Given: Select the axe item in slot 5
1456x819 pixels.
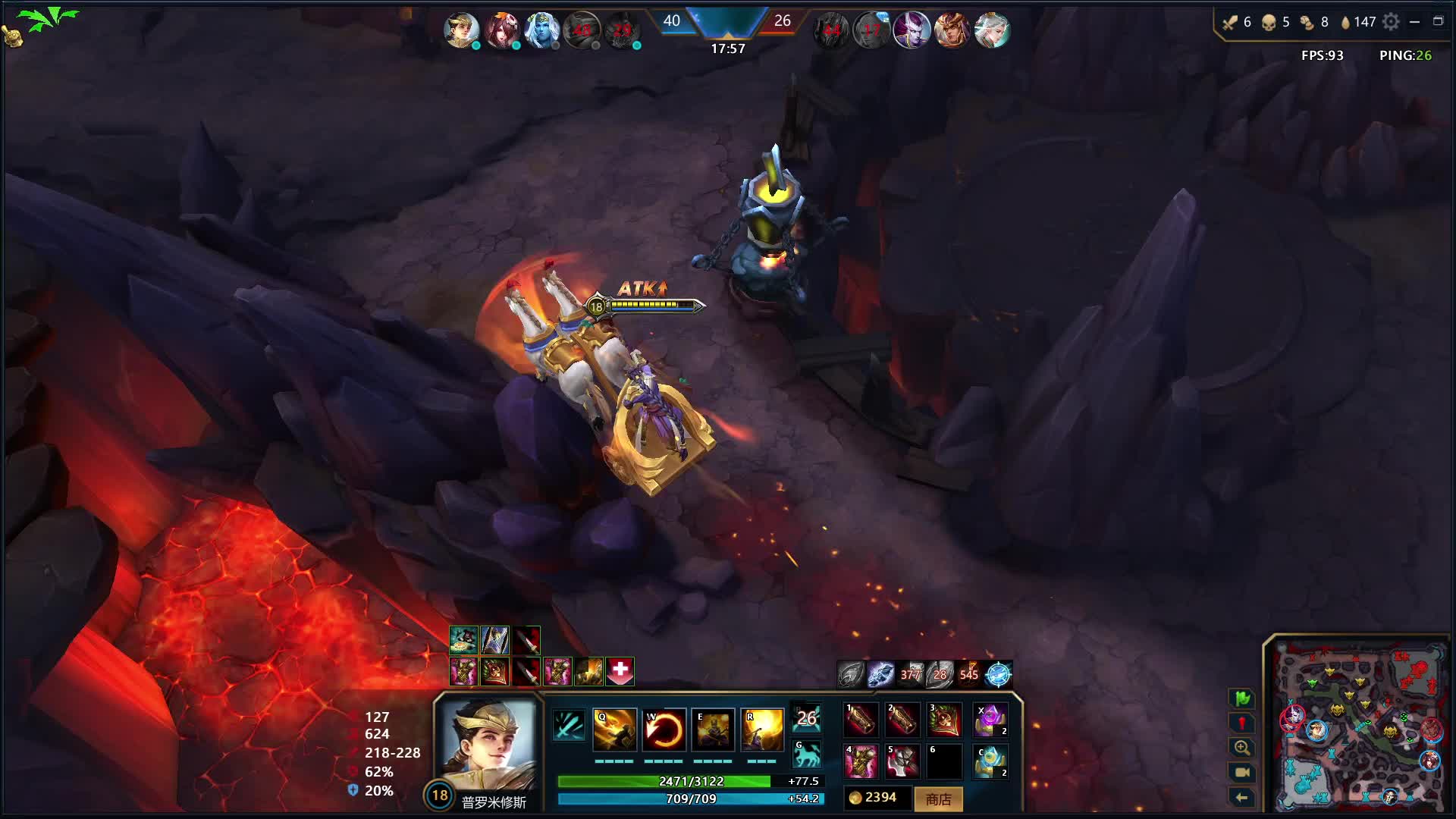Looking at the screenshot, I should coord(902,761).
